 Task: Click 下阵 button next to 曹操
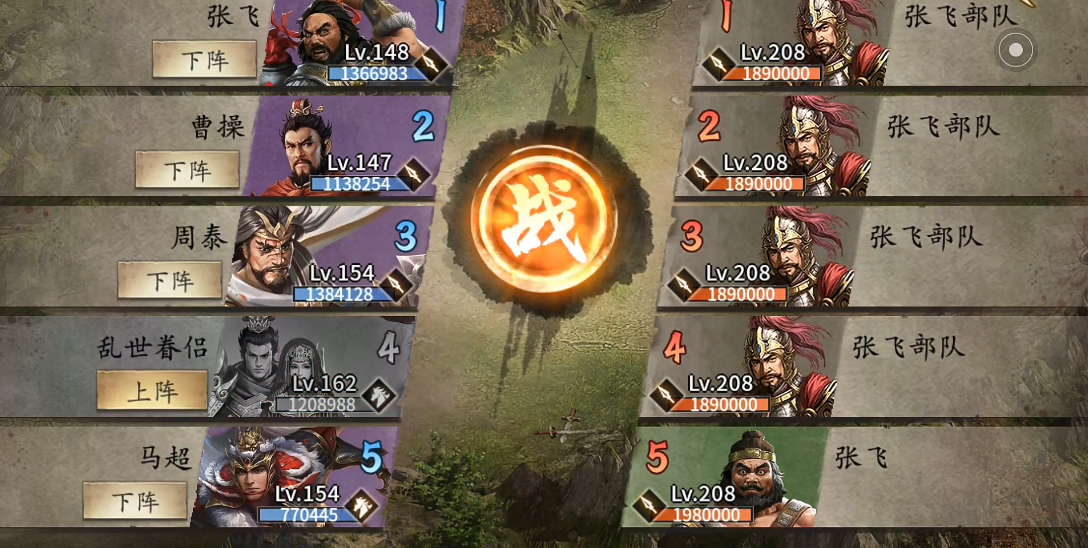[187, 170]
